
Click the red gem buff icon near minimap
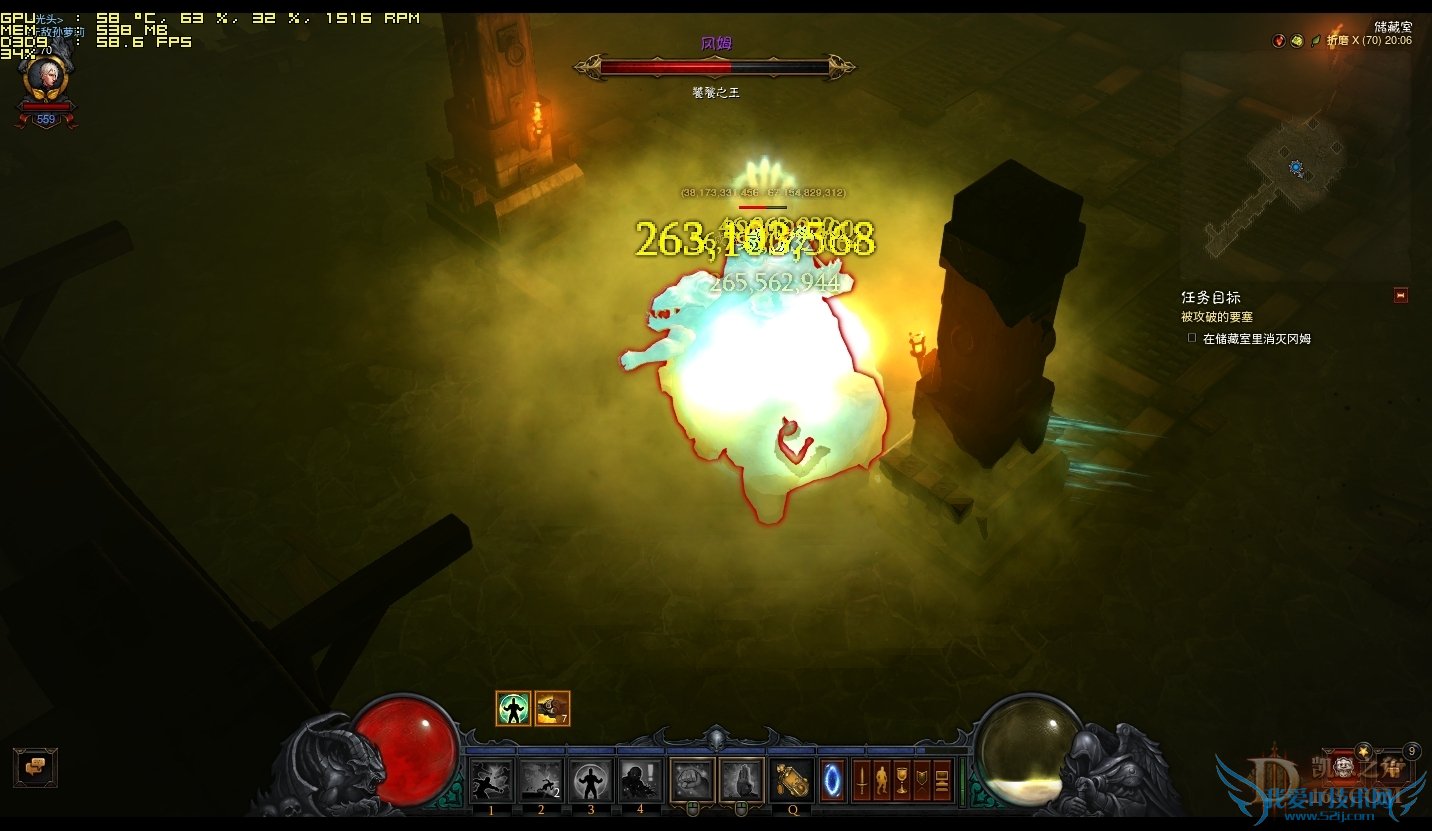coord(1278,41)
